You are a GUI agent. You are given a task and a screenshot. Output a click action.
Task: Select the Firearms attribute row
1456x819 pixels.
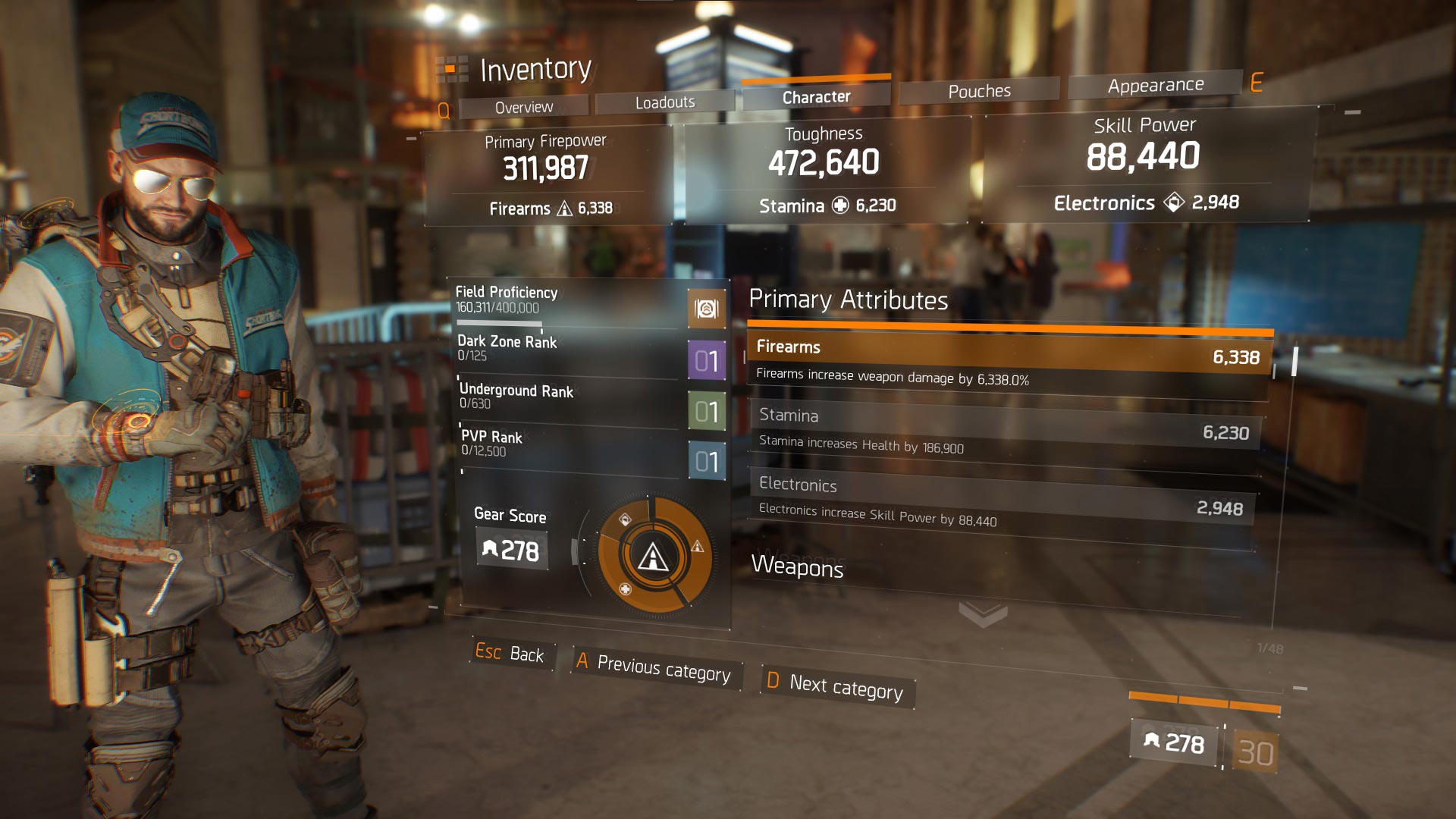(x=1007, y=361)
